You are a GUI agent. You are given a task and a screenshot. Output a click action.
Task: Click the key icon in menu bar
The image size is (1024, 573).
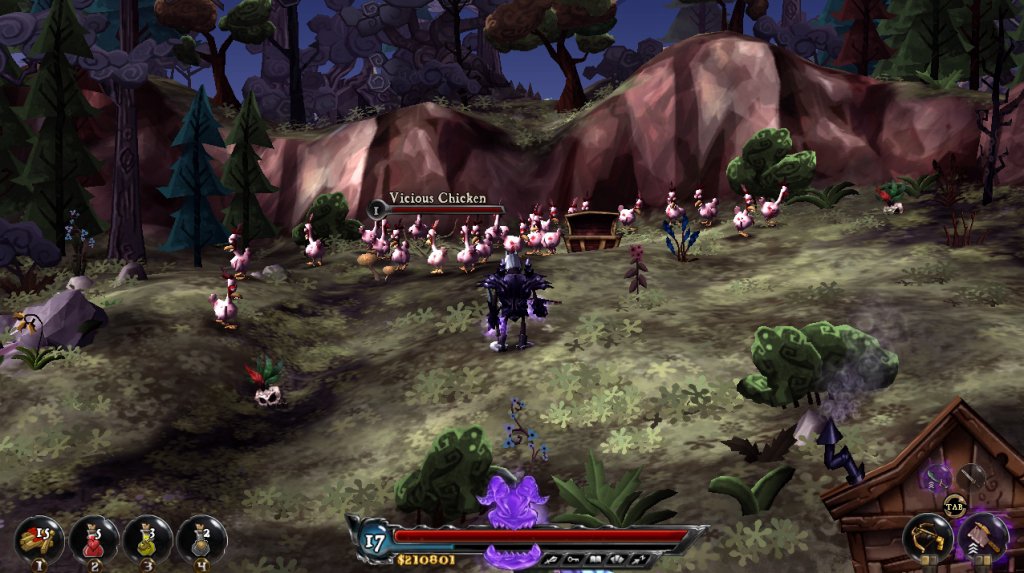pyautogui.click(x=573, y=558)
